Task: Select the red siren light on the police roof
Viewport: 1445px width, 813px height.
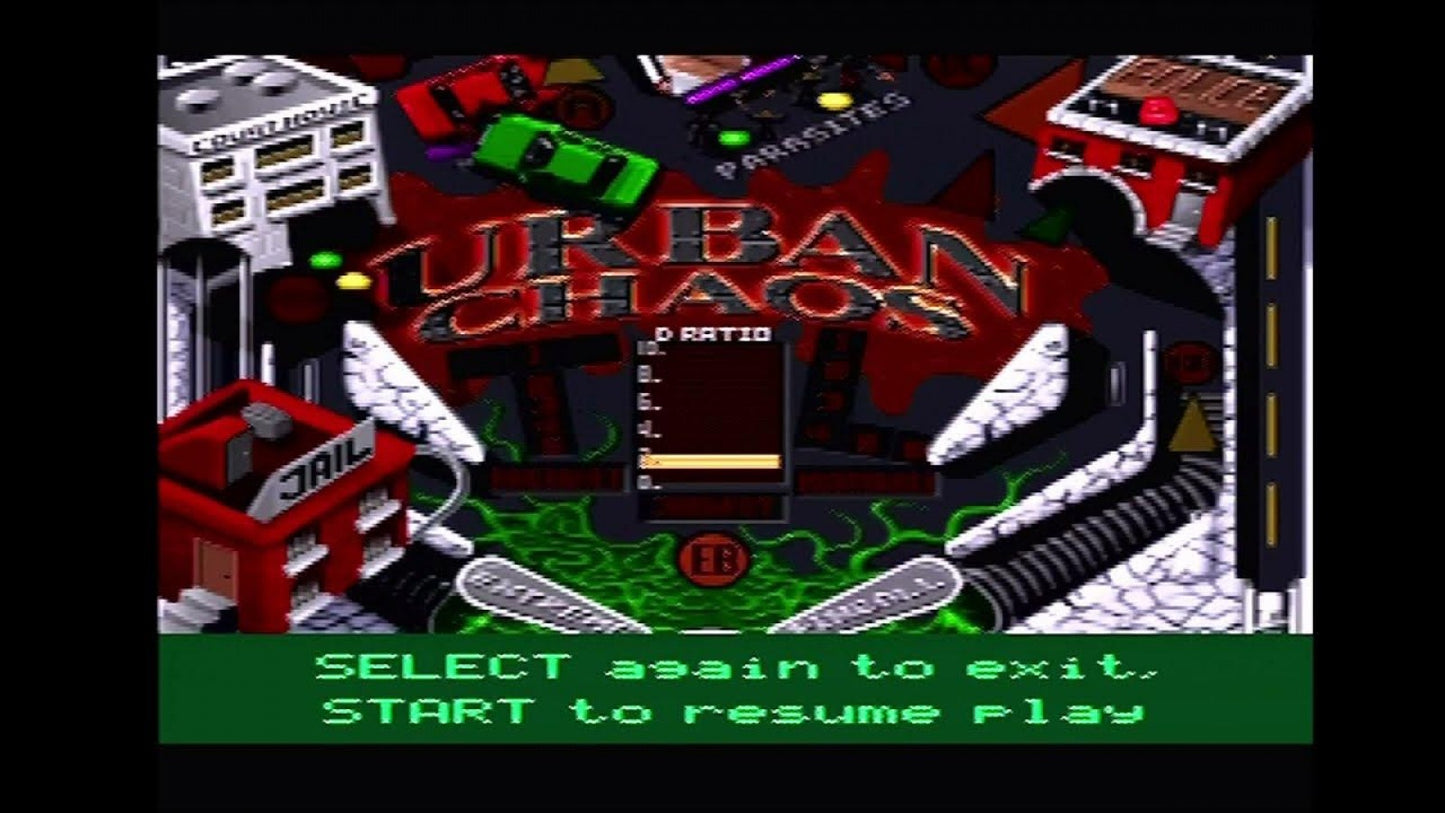Action: (1158, 110)
